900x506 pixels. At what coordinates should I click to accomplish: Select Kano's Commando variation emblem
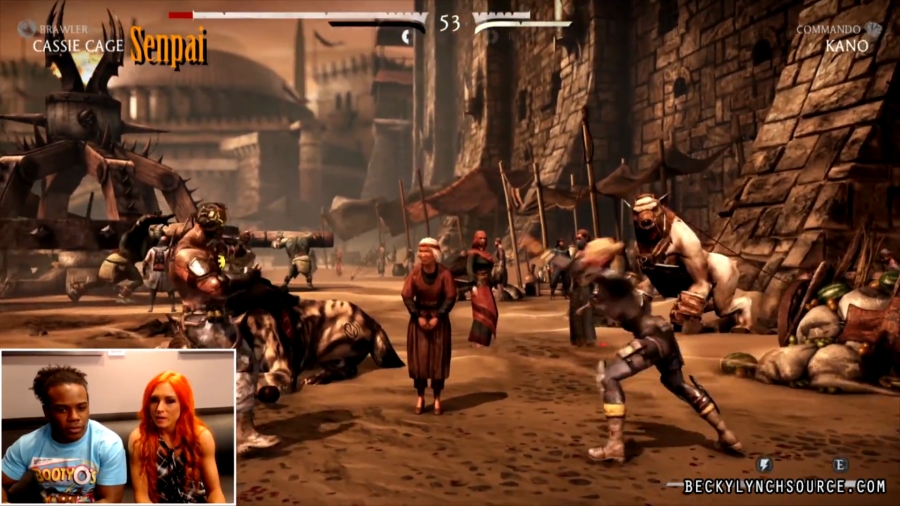point(873,30)
